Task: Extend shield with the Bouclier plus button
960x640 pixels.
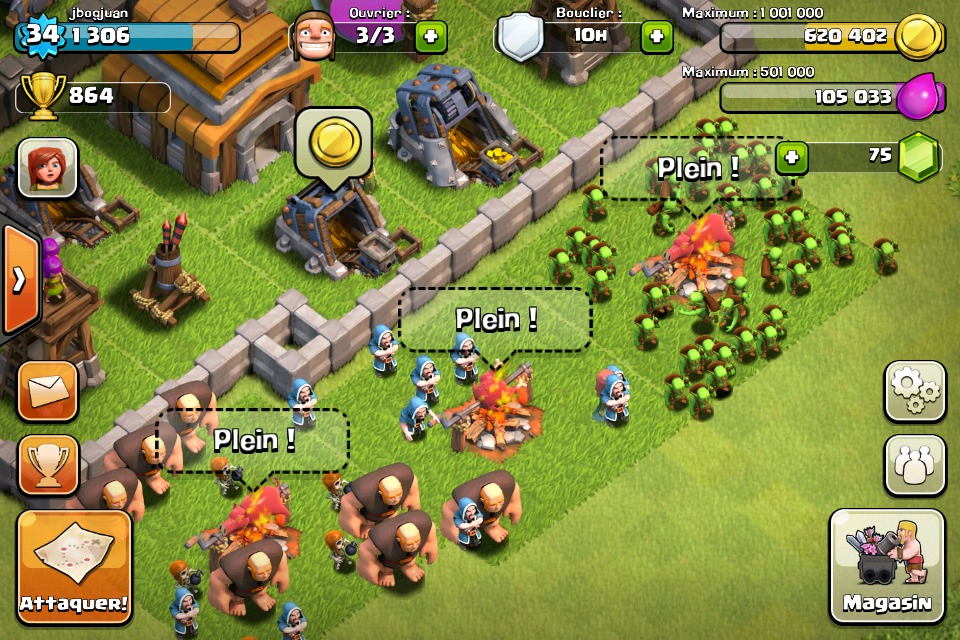Action: tap(656, 37)
